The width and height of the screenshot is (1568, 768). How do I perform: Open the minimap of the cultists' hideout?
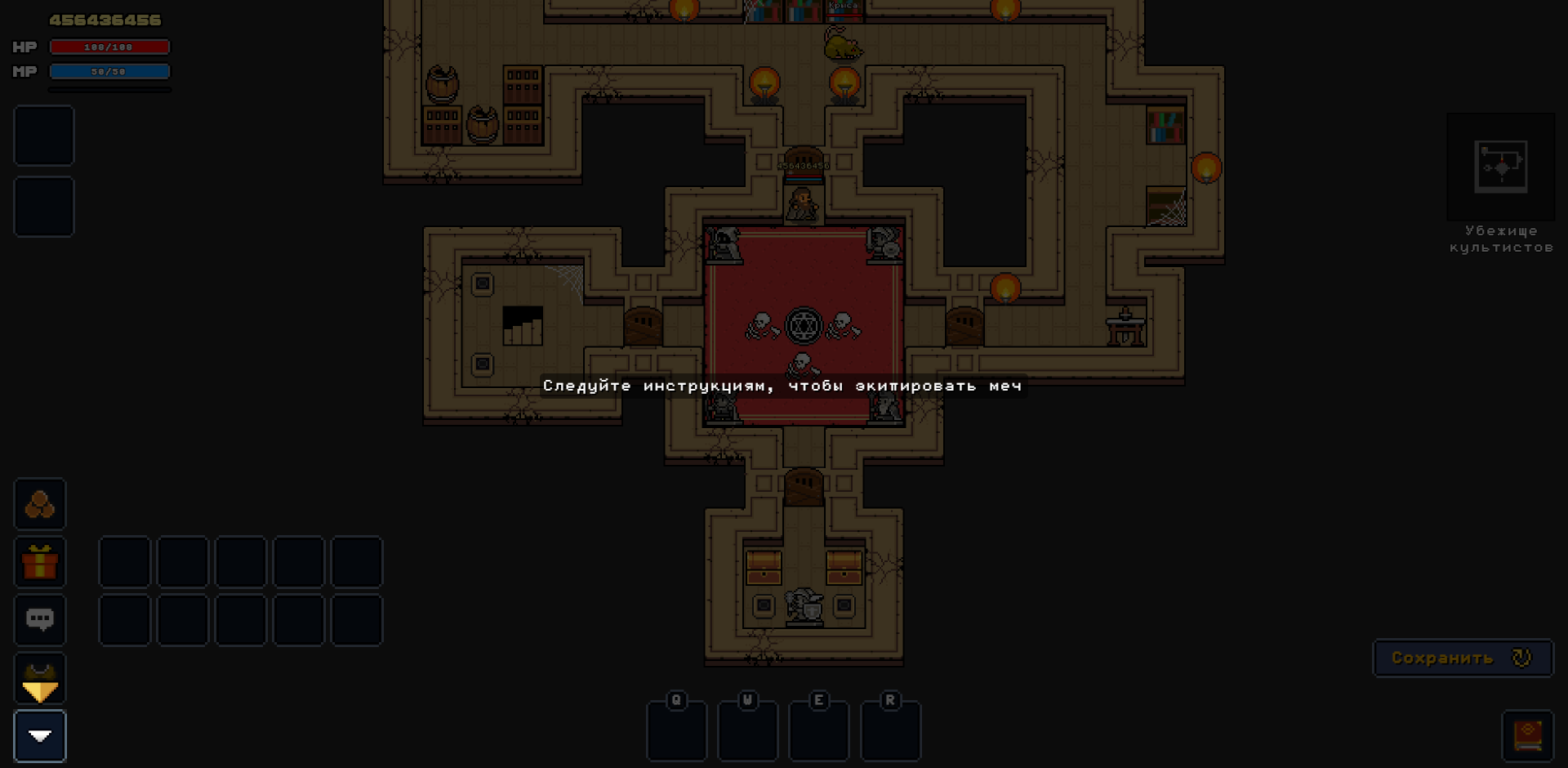[x=1500, y=167]
